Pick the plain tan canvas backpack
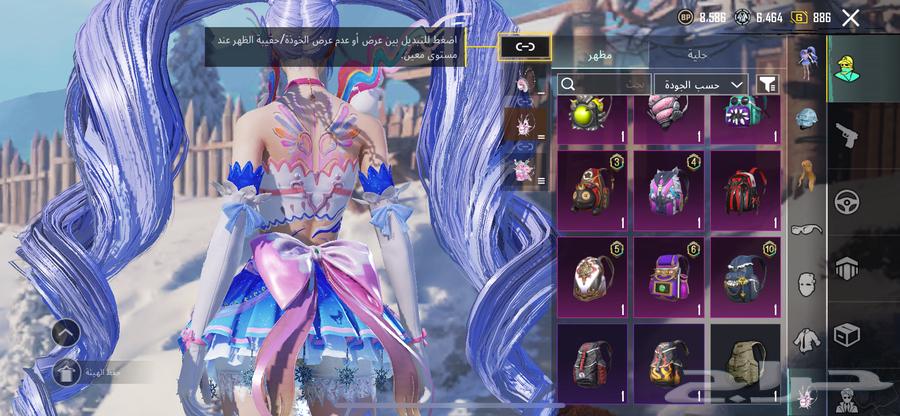This screenshot has width=900, height=416. (745, 360)
